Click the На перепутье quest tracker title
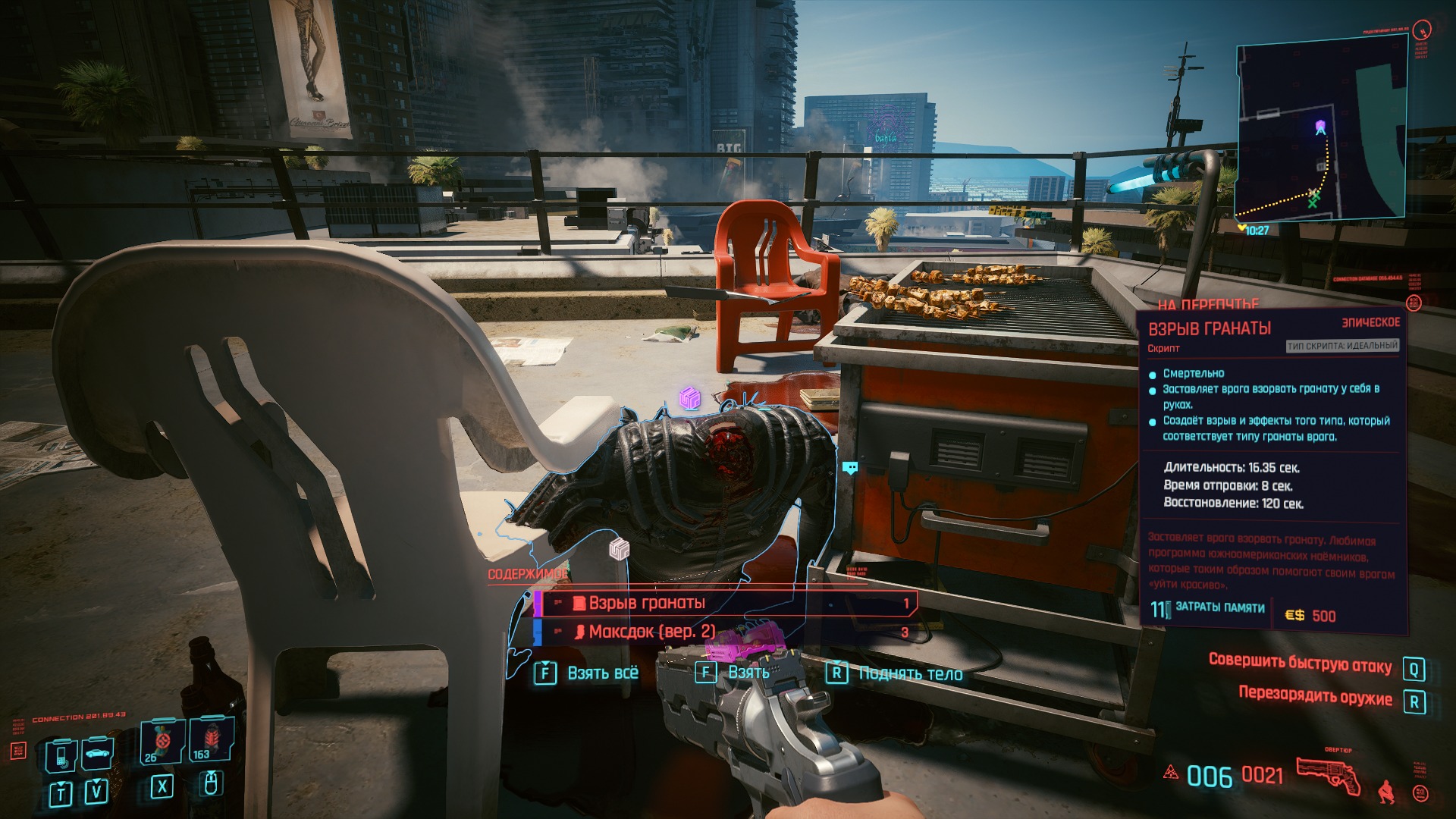 point(1208,304)
